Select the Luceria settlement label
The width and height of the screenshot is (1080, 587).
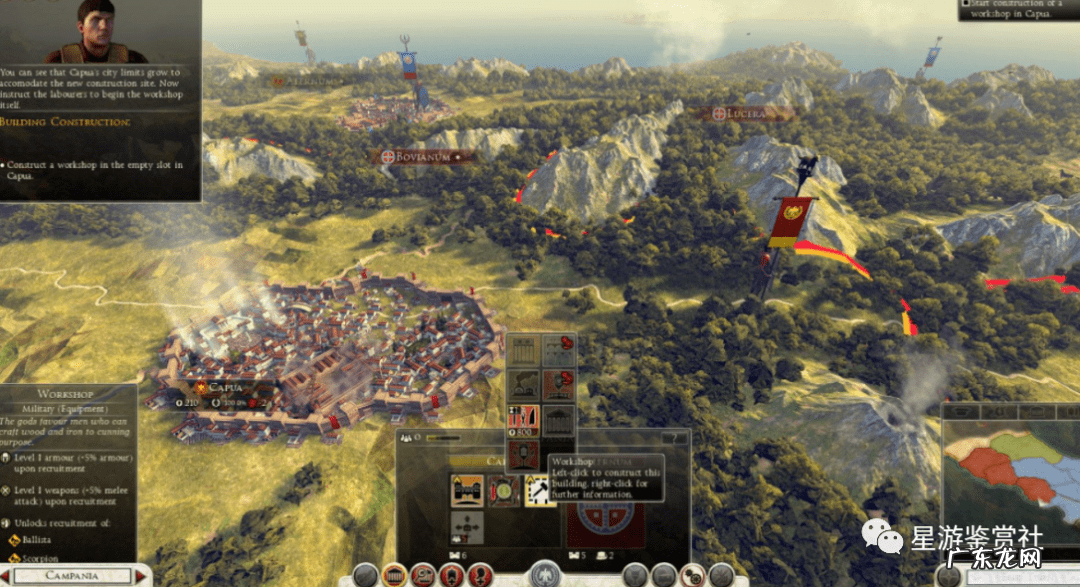coord(741,114)
